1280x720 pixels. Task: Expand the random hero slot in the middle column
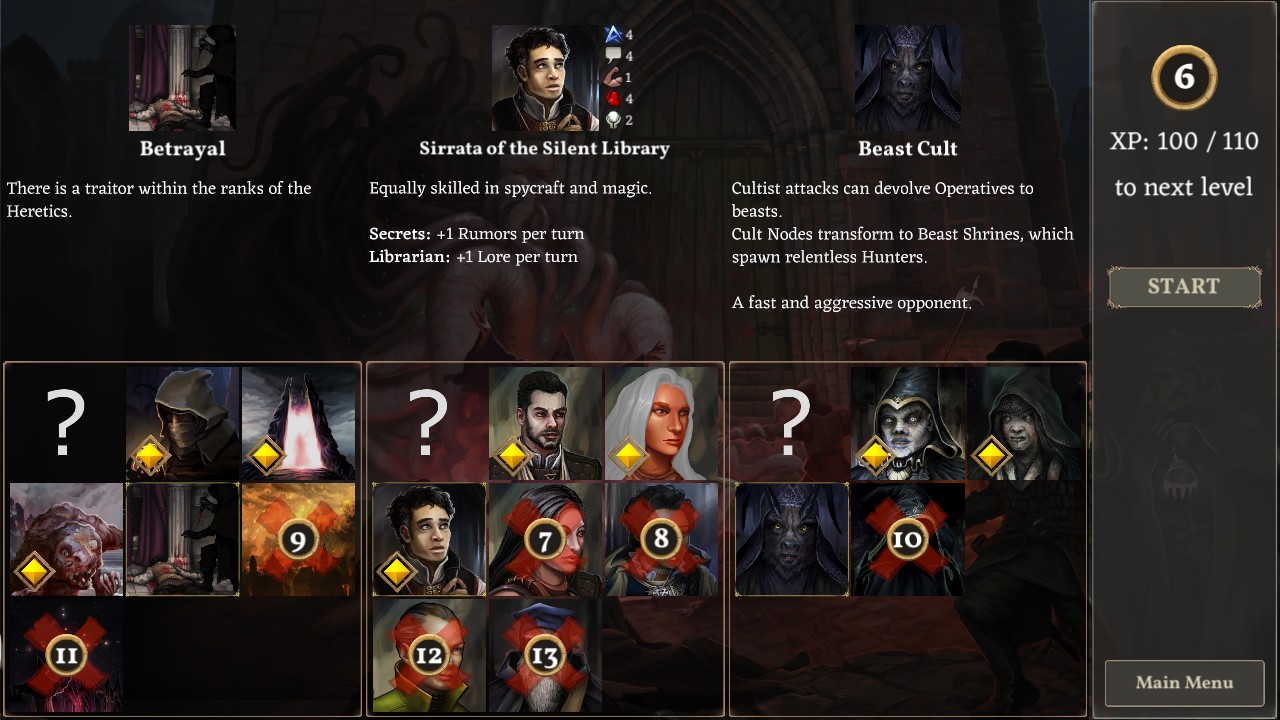[x=428, y=422]
